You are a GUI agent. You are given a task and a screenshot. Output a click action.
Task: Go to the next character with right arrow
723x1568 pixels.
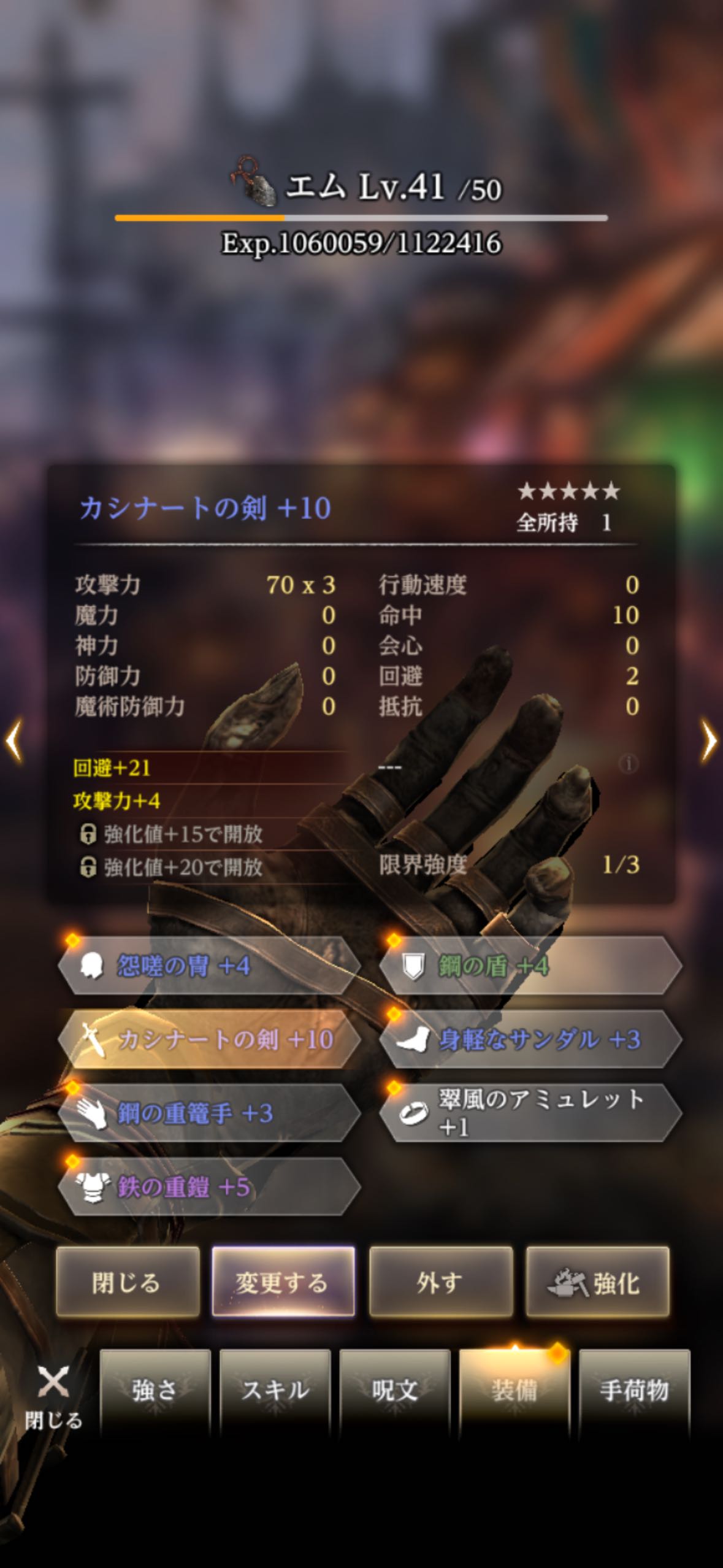pyautogui.click(x=709, y=741)
